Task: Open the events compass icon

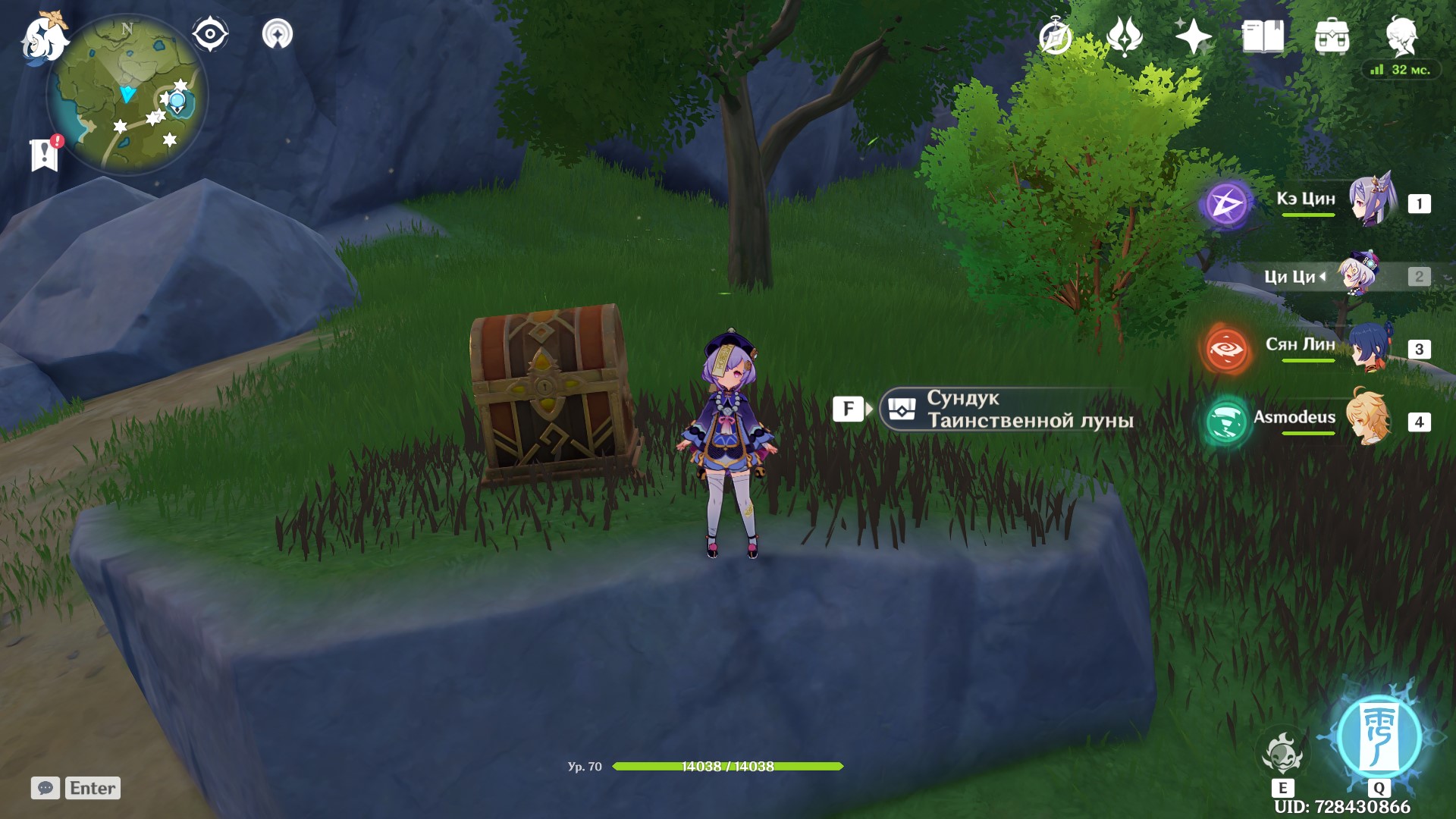Action: point(1055,33)
